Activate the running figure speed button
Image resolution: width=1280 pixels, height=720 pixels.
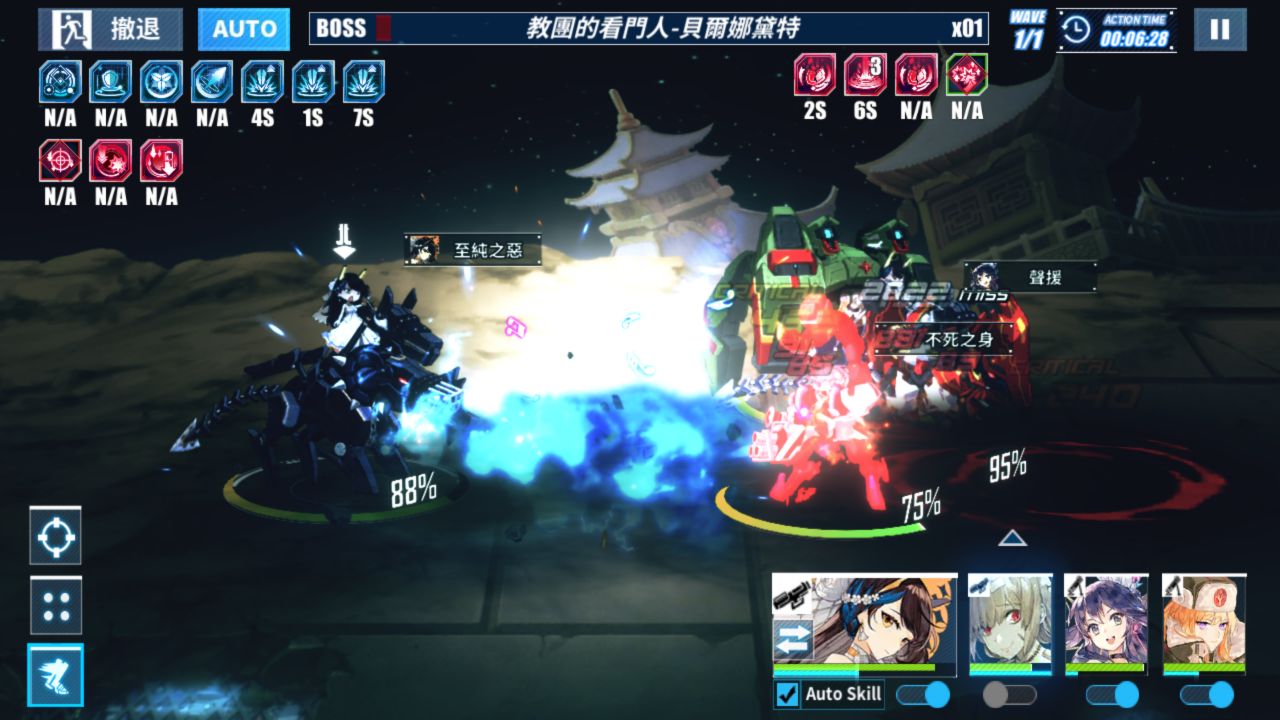coord(56,675)
